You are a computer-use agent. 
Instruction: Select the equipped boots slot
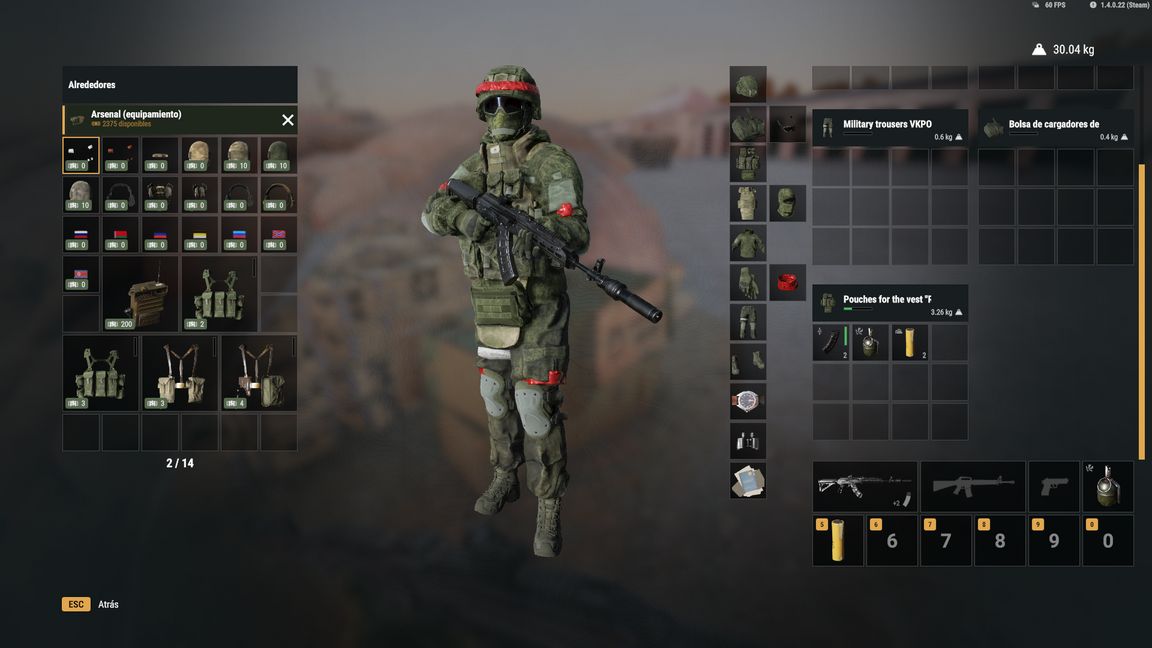click(x=748, y=361)
